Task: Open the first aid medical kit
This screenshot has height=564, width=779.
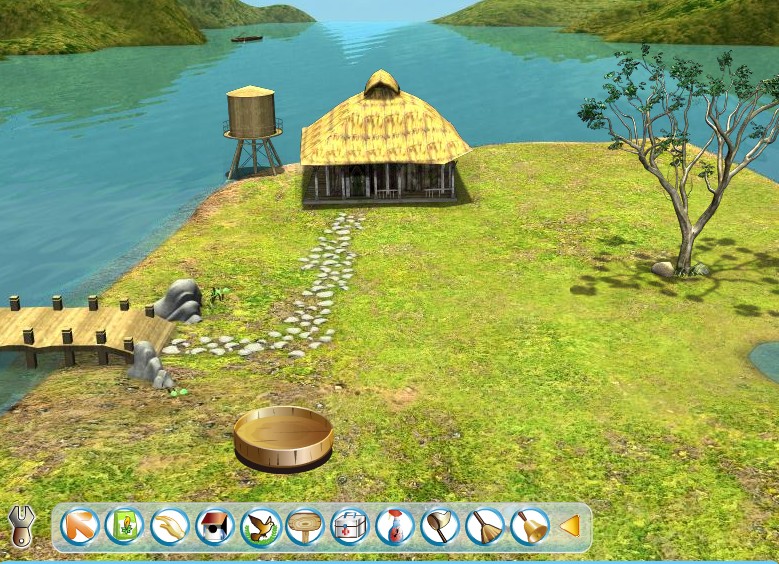Action: tap(350, 526)
